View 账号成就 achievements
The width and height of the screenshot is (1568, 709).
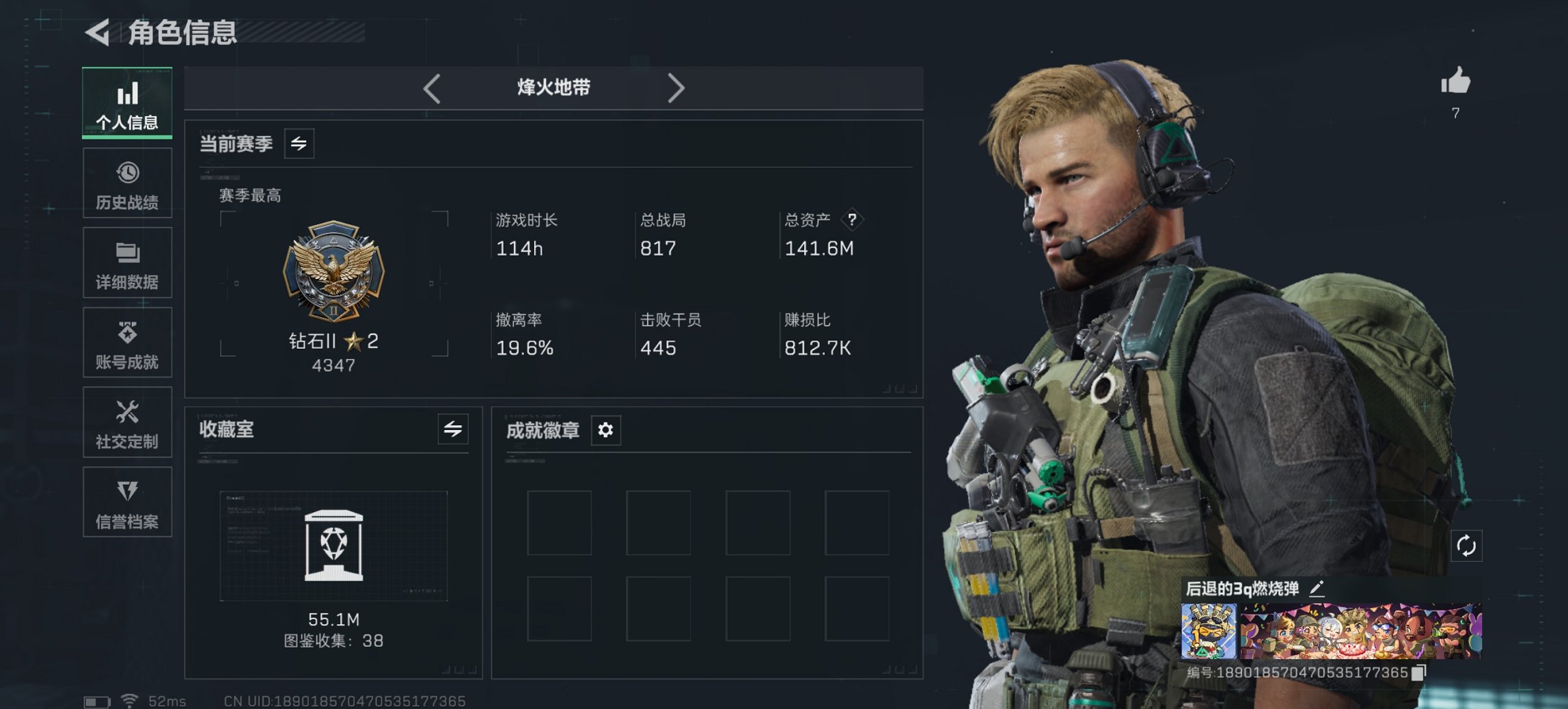click(x=127, y=343)
